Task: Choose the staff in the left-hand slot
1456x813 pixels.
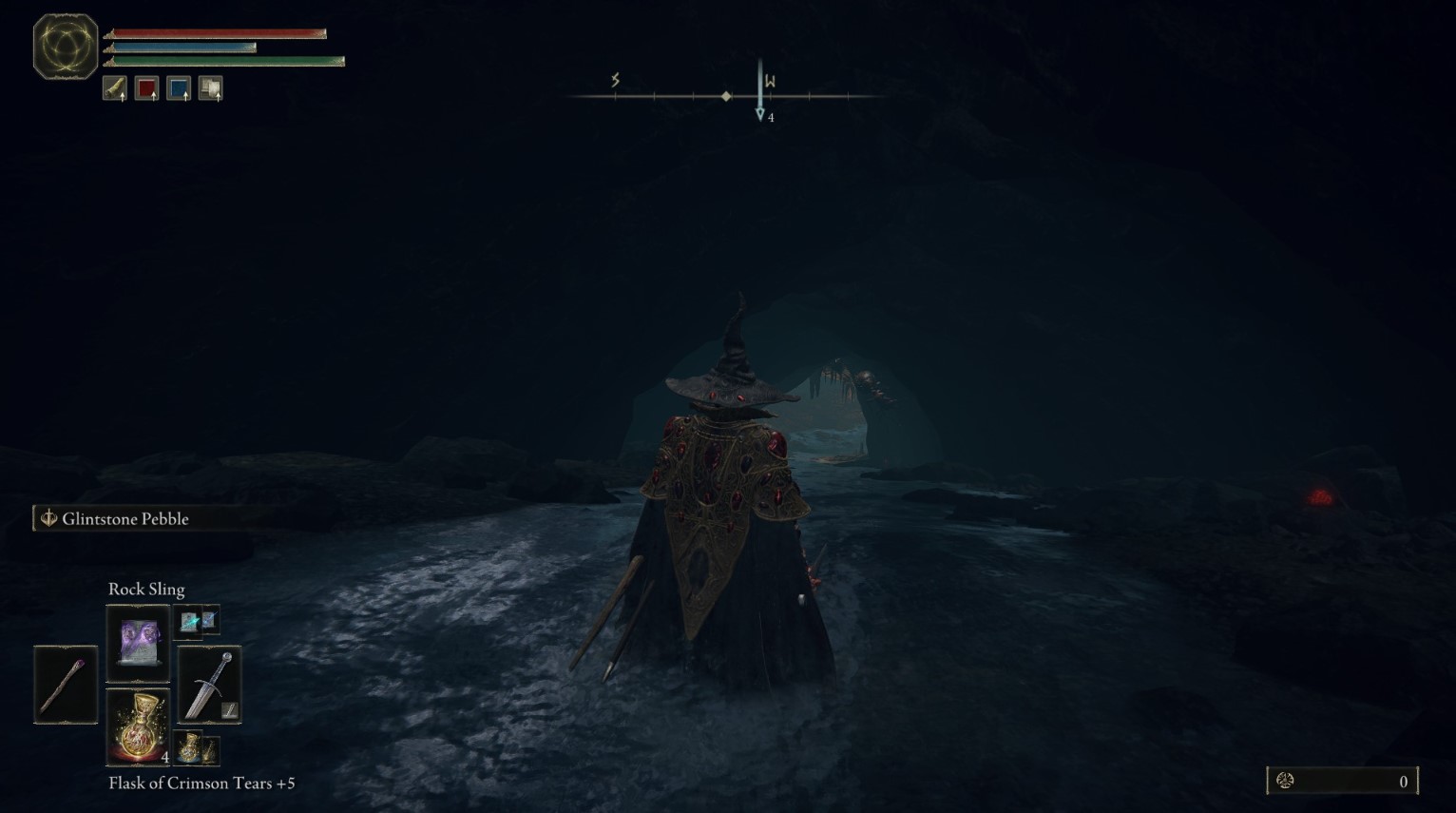Action: [x=66, y=685]
